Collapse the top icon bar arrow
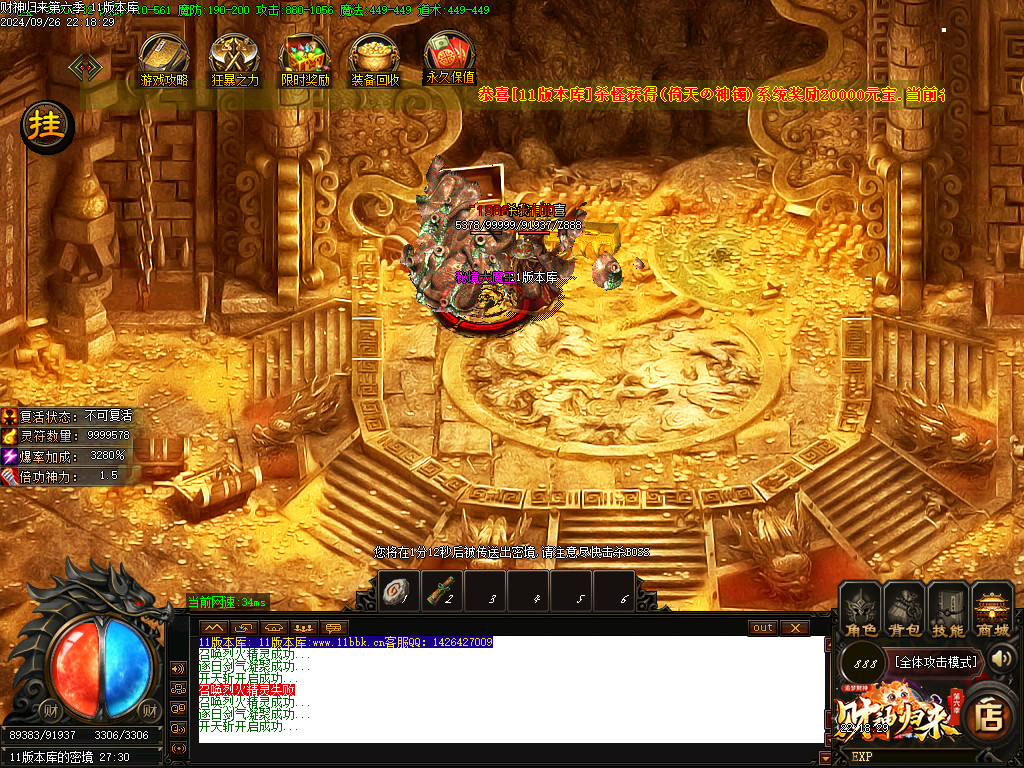This screenshot has height=768, width=1024. (85, 67)
